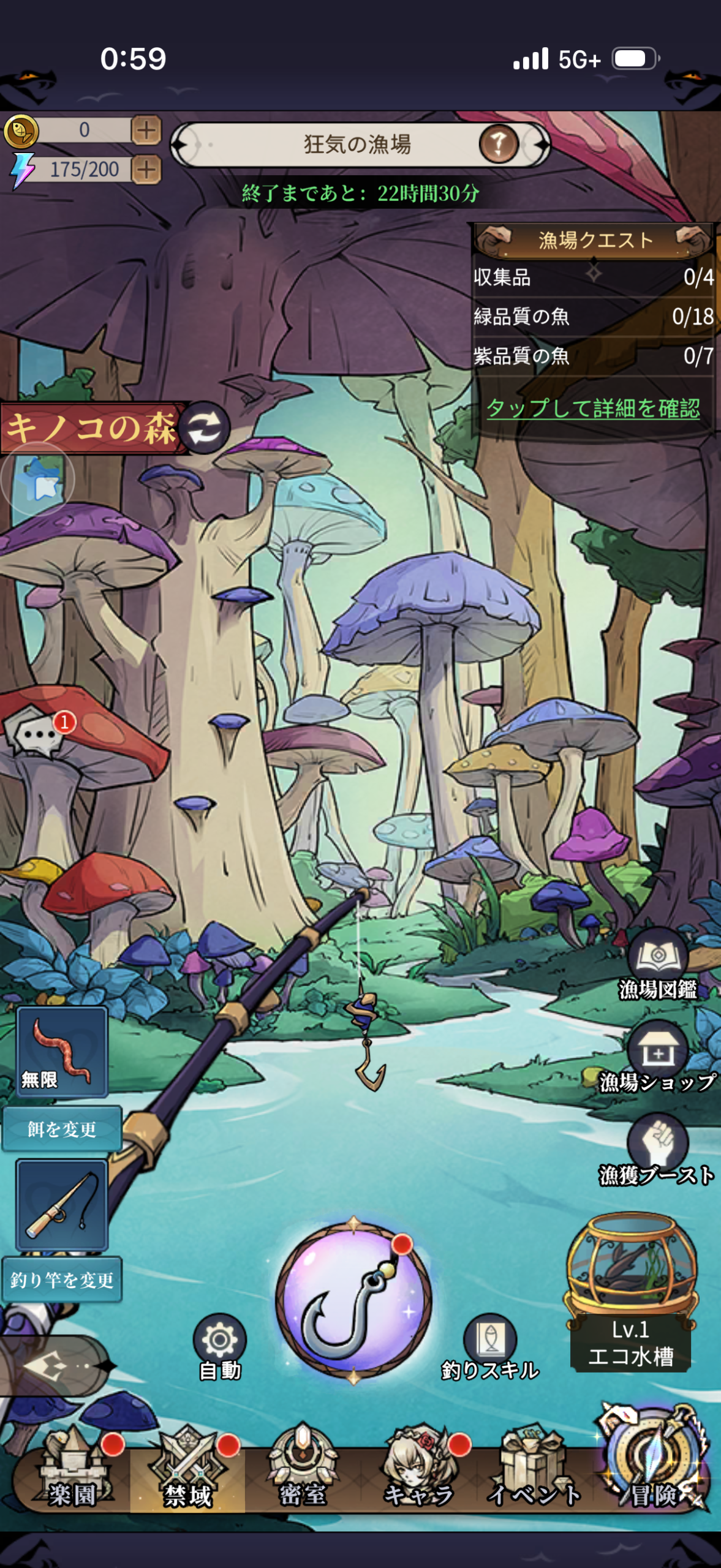Open the タップして詳細を確認 quest details link
Image resolution: width=721 pixels, height=1568 pixels.
pyautogui.click(x=592, y=408)
